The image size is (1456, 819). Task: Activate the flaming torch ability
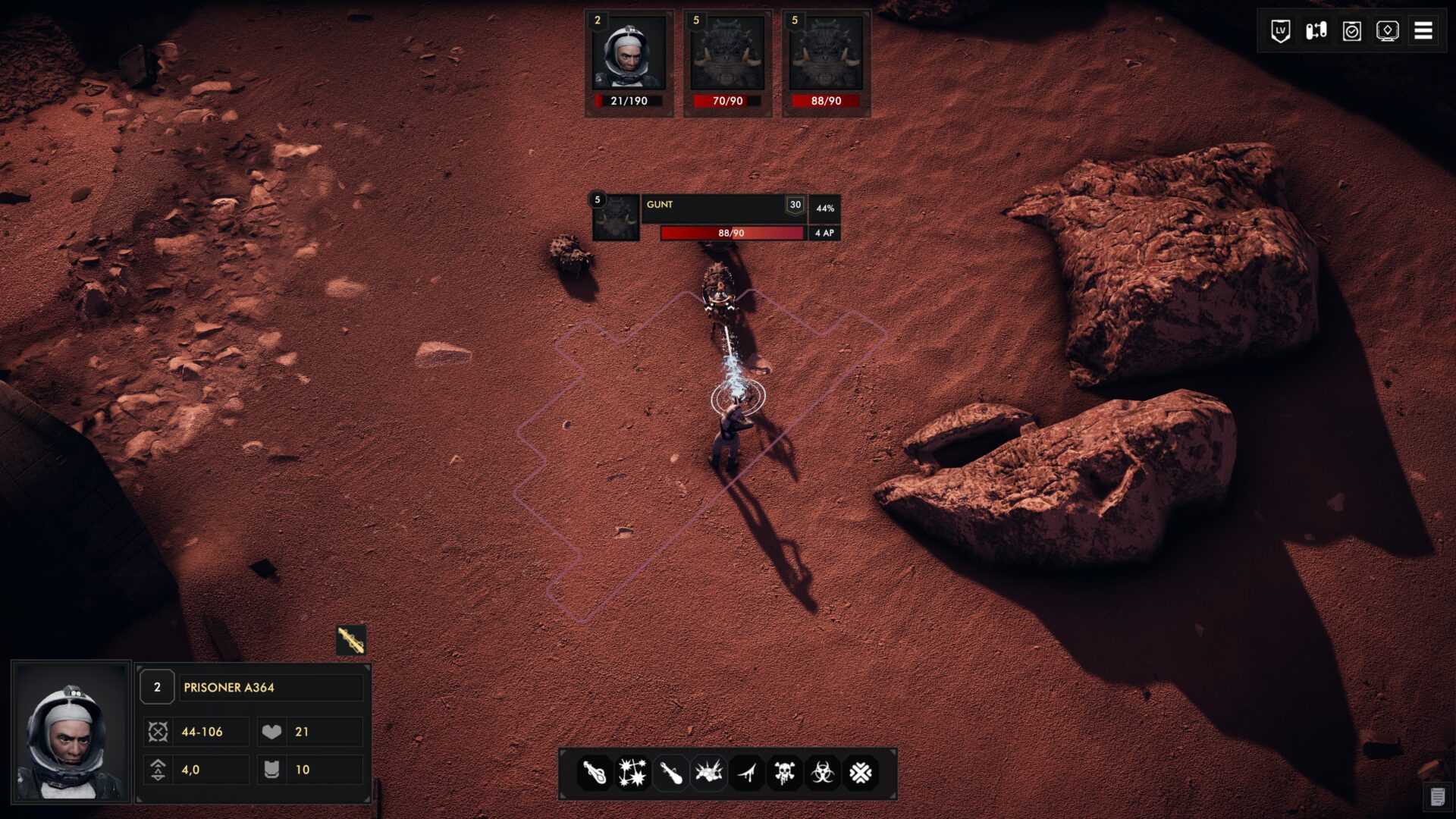coord(595,773)
